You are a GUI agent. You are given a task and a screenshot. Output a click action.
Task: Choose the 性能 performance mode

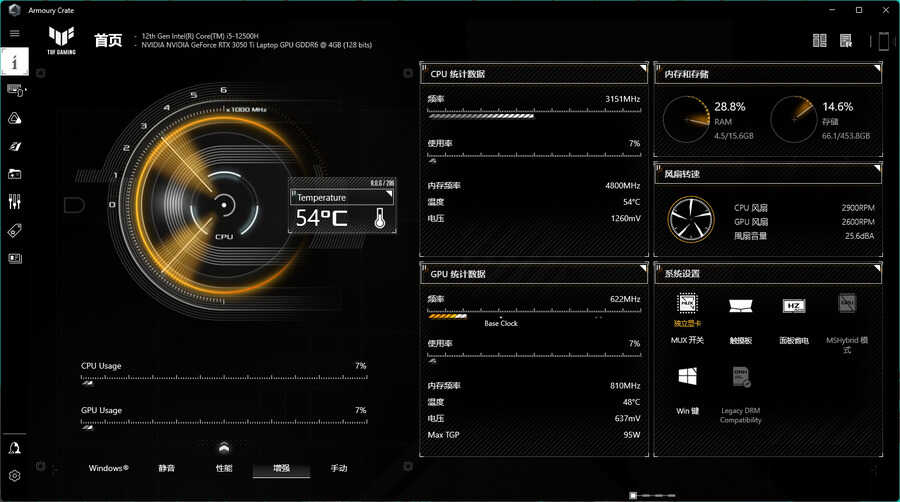(x=224, y=468)
